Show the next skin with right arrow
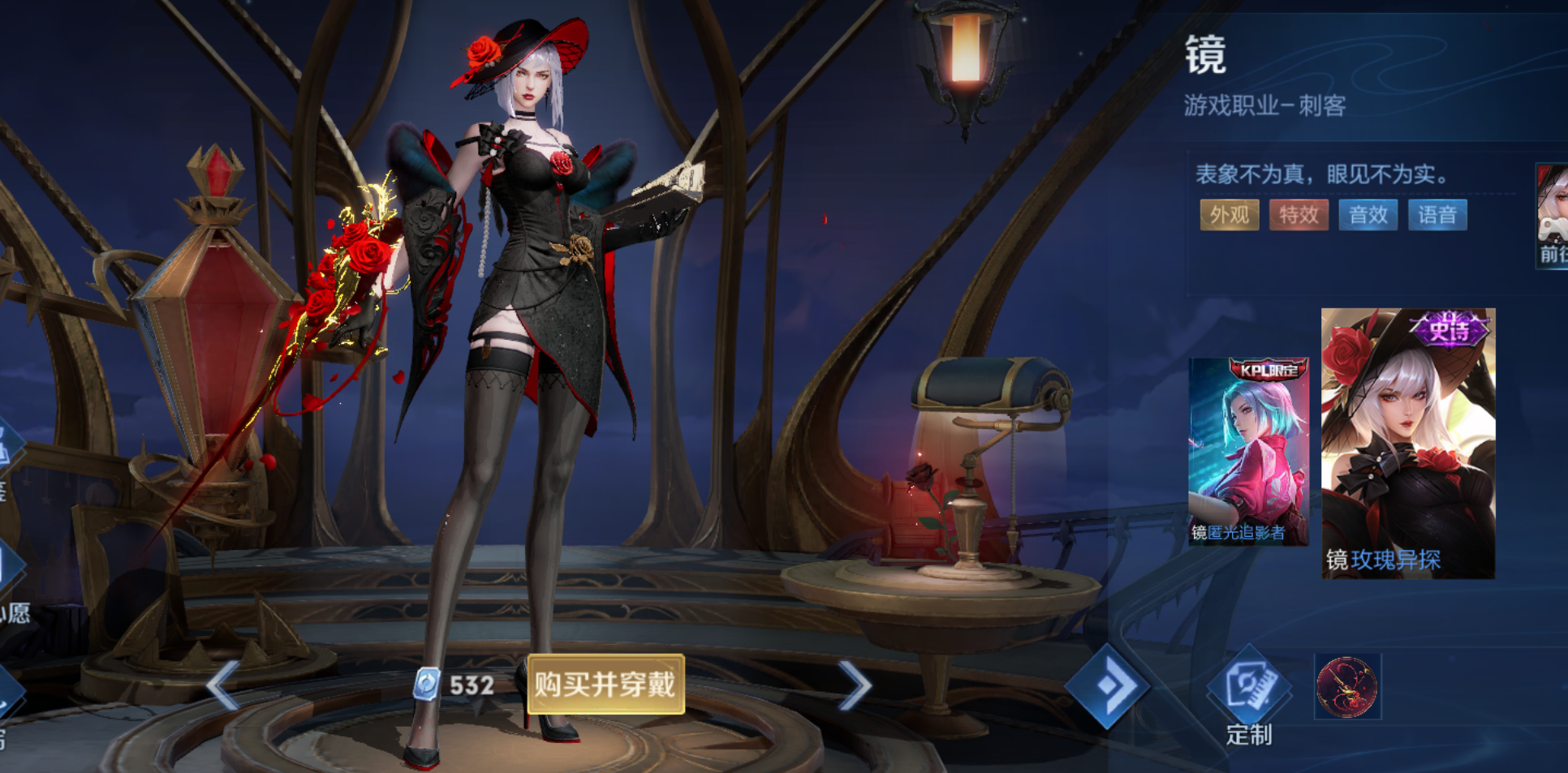 (855, 685)
